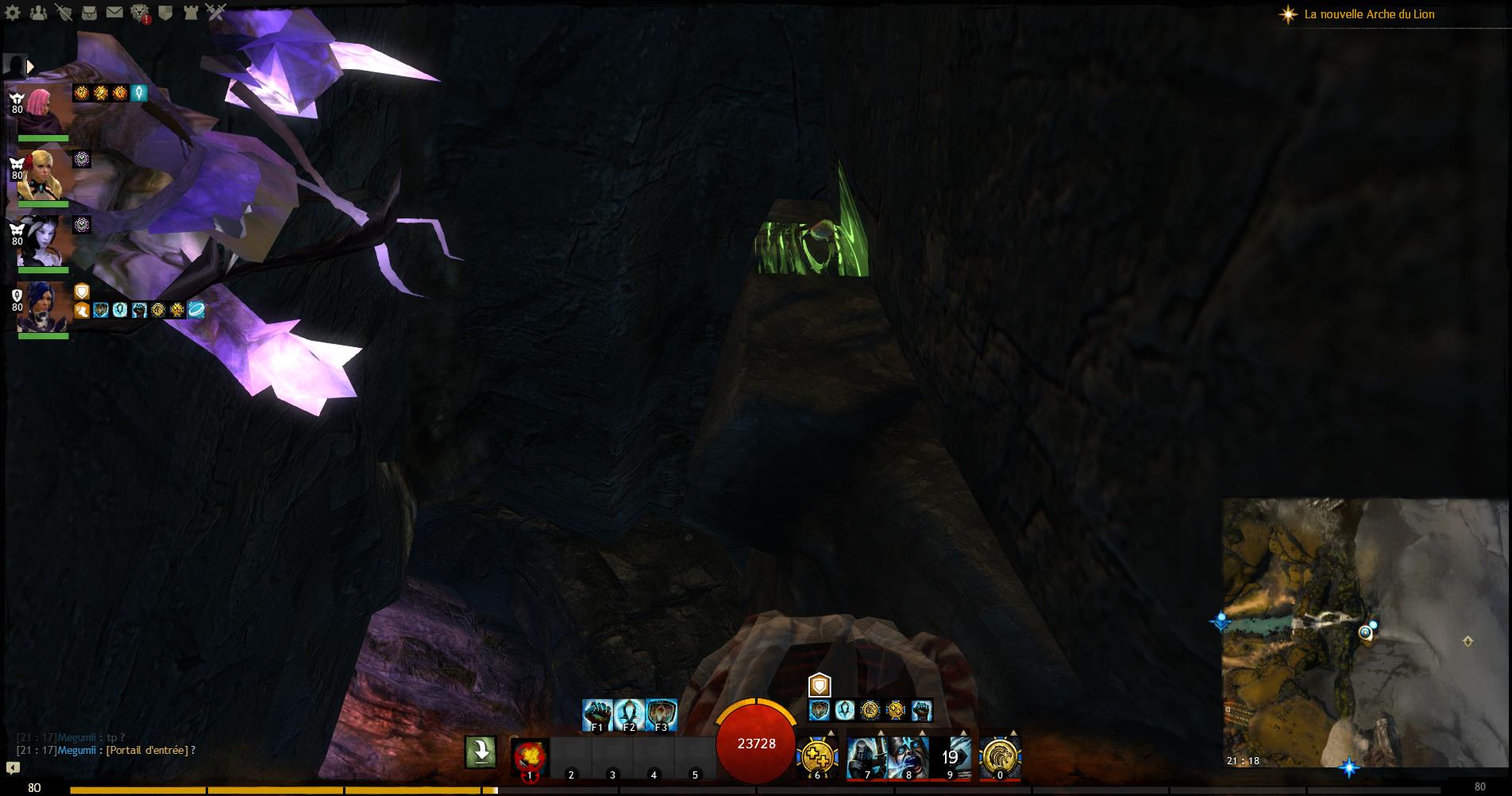The height and width of the screenshot is (796, 1512).
Task: Click the green drop-bundle arrow button
Action: point(480,752)
